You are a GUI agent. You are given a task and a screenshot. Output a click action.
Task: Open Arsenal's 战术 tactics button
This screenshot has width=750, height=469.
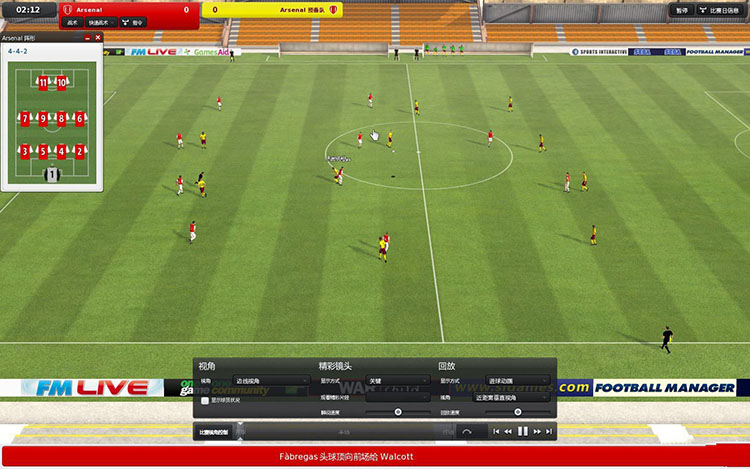pyautogui.click(x=72, y=22)
